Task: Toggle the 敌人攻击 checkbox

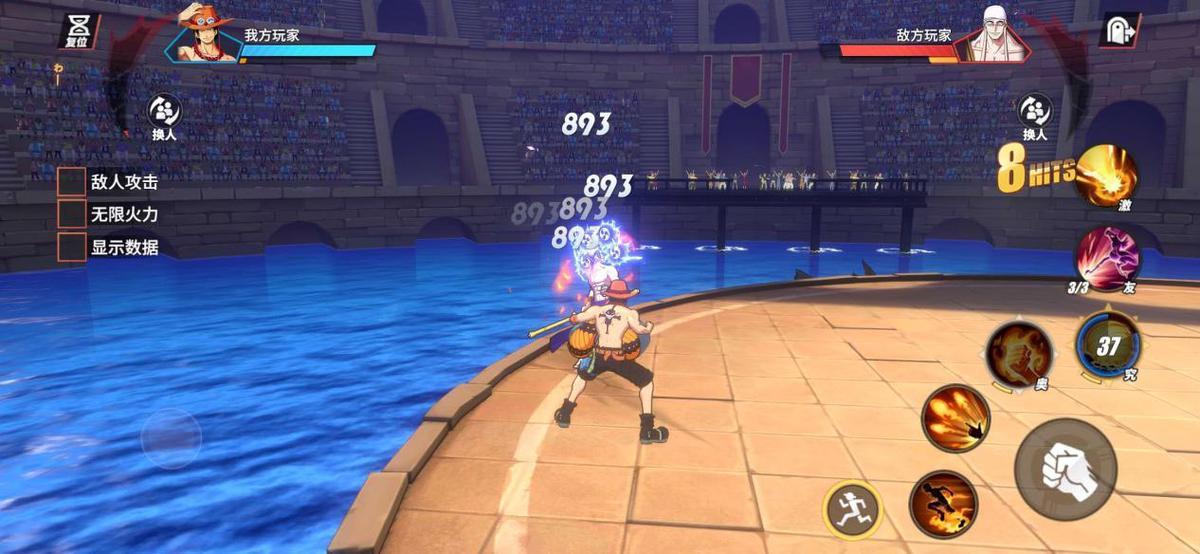Action: pos(71,182)
